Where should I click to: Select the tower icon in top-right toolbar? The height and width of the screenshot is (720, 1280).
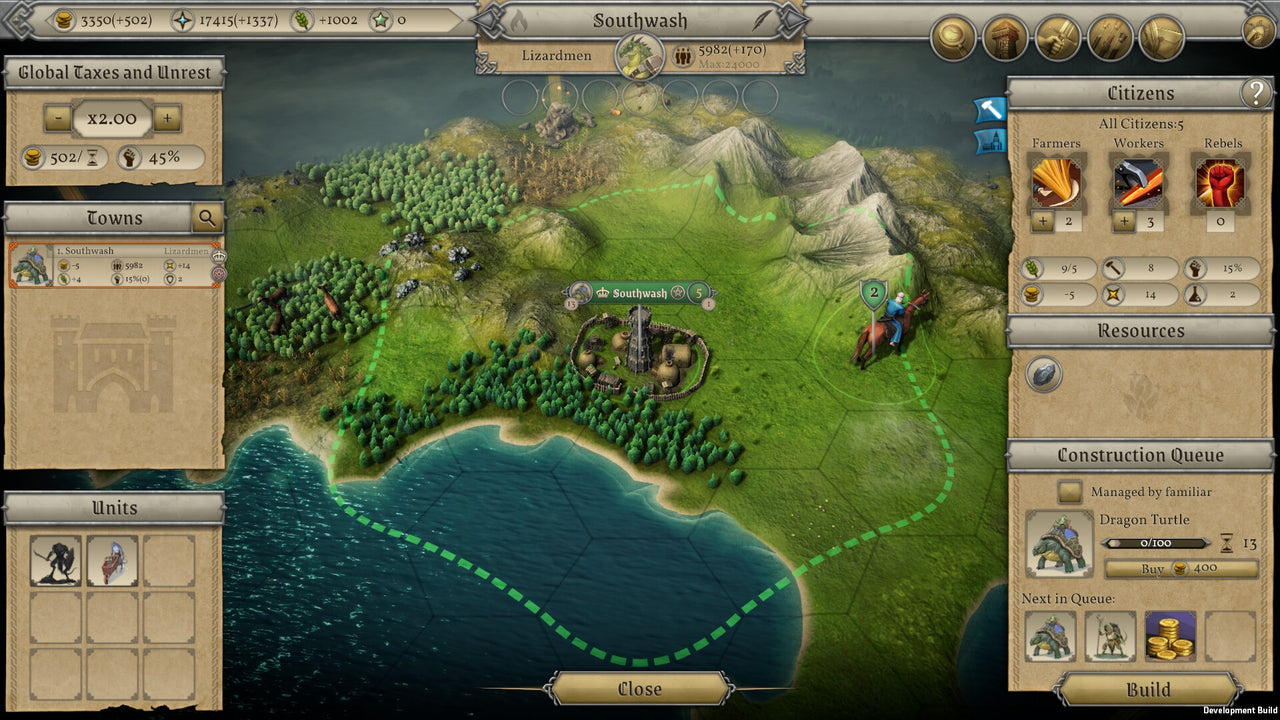(x=1005, y=39)
